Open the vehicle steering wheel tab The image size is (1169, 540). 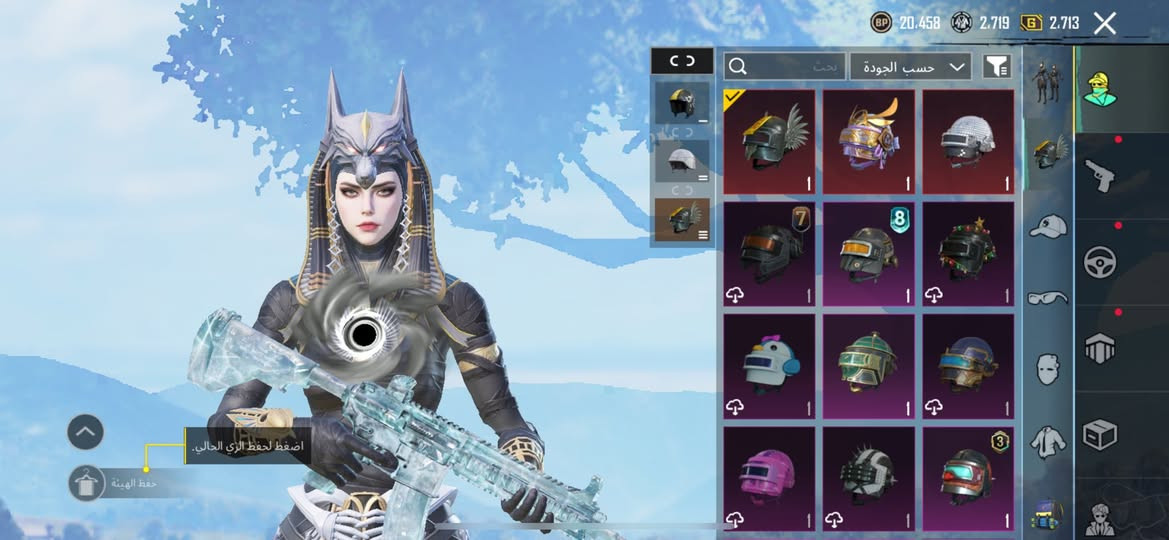[1100, 262]
